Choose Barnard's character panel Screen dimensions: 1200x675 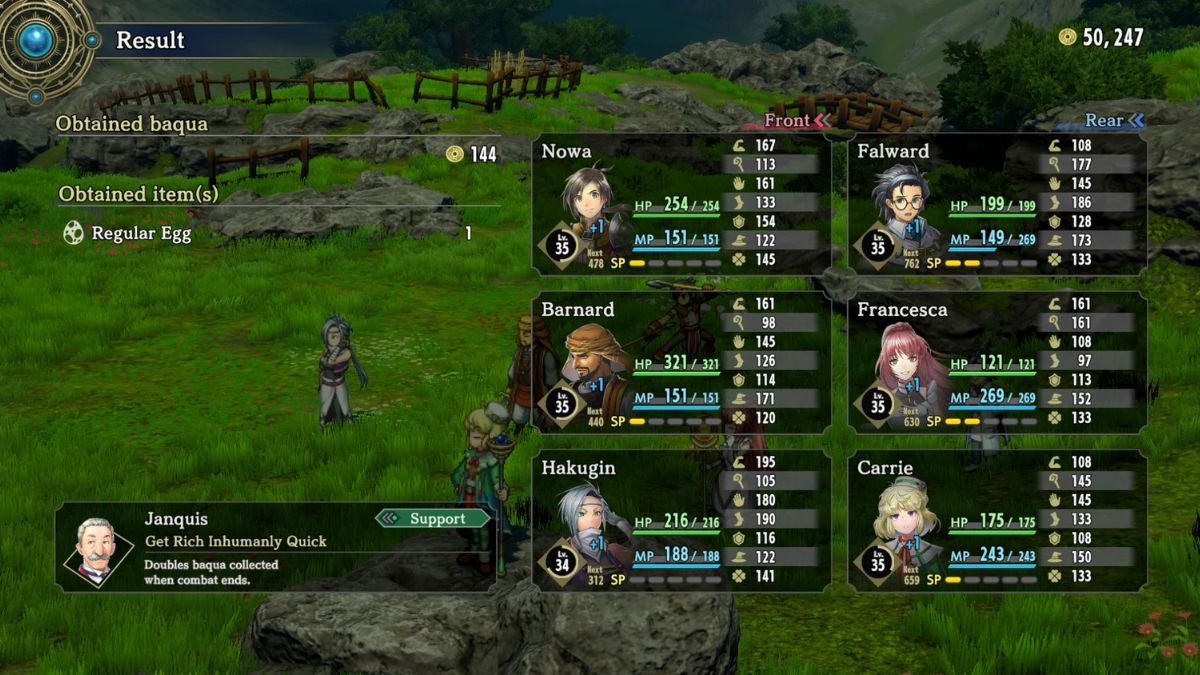point(681,363)
